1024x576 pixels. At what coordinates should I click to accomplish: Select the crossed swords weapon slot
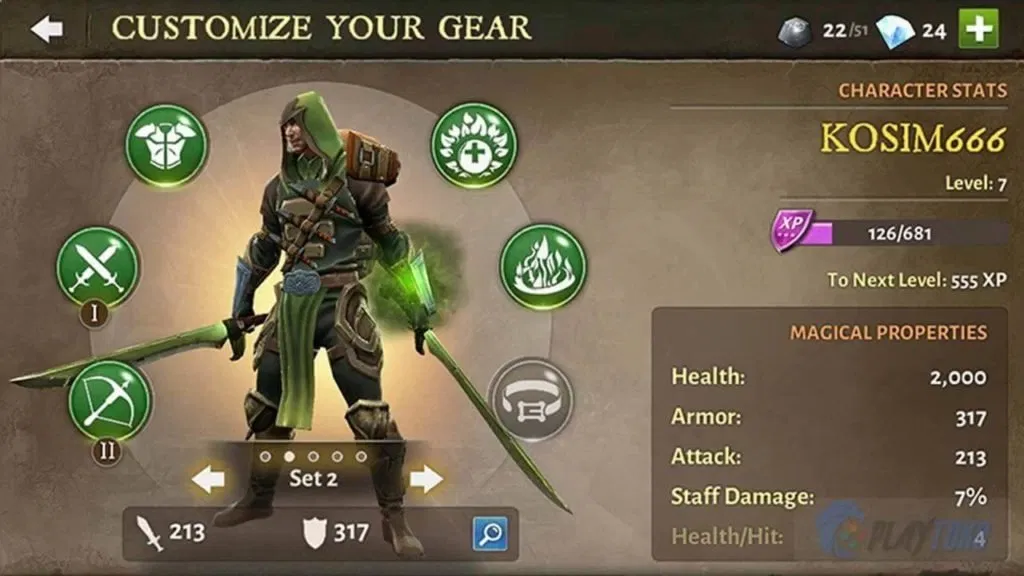pyautogui.click(x=97, y=267)
